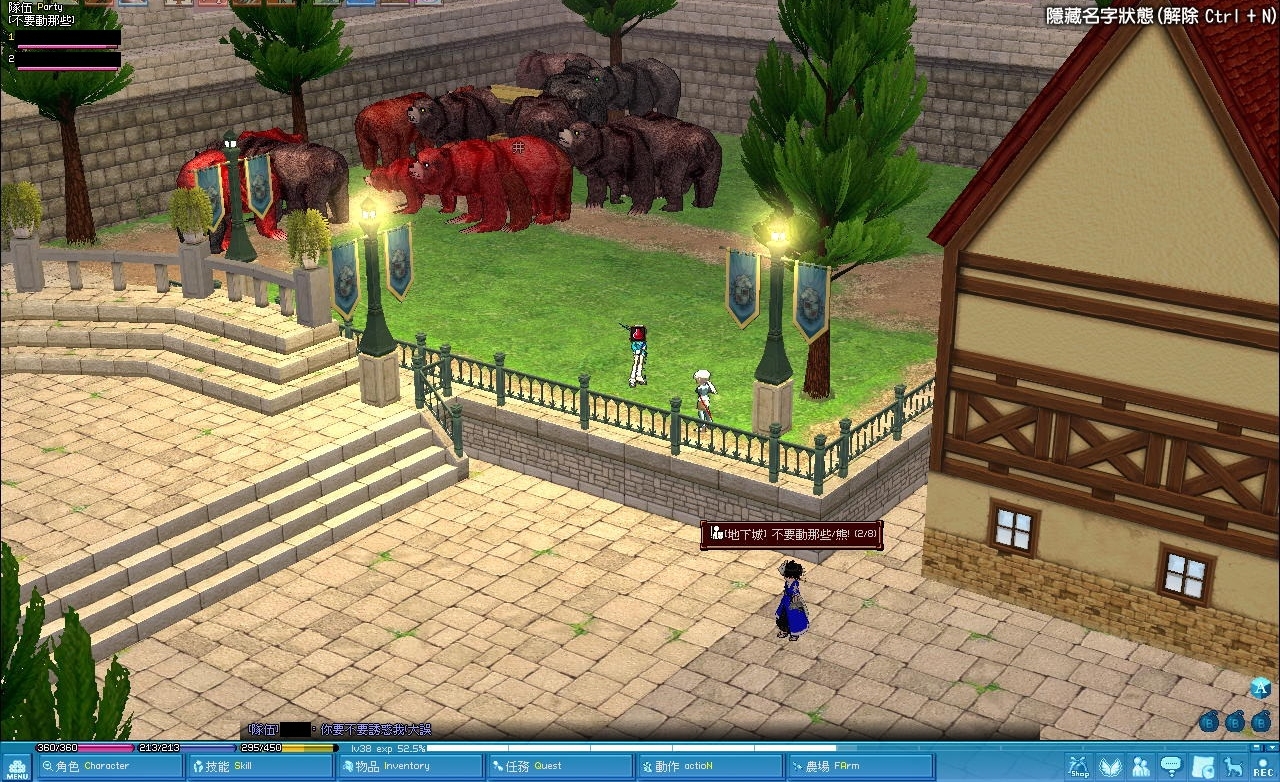Click the dungeon party recruitment banner
The height and width of the screenshot is (782, 1280).
tap(791, 535)
